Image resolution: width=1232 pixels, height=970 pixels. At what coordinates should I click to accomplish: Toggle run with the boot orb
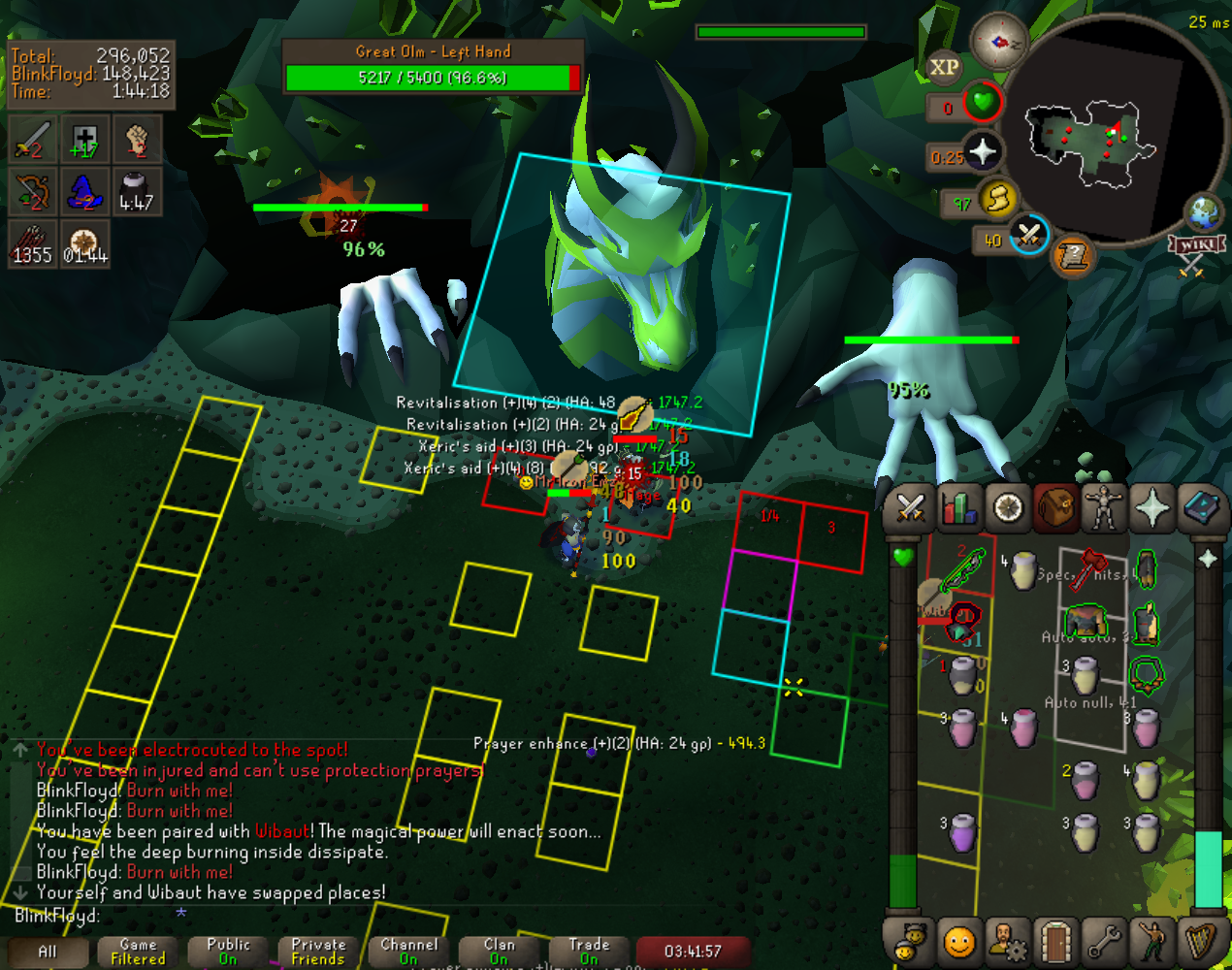point(997,199)
